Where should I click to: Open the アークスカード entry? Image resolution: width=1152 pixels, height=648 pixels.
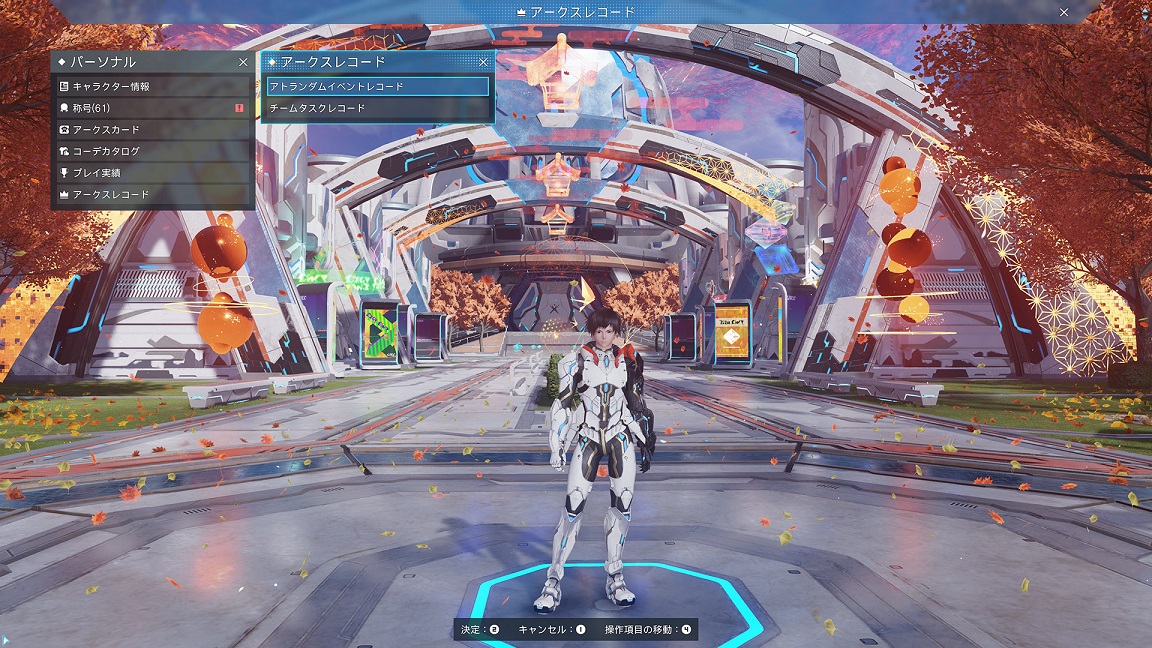point(152,130)
